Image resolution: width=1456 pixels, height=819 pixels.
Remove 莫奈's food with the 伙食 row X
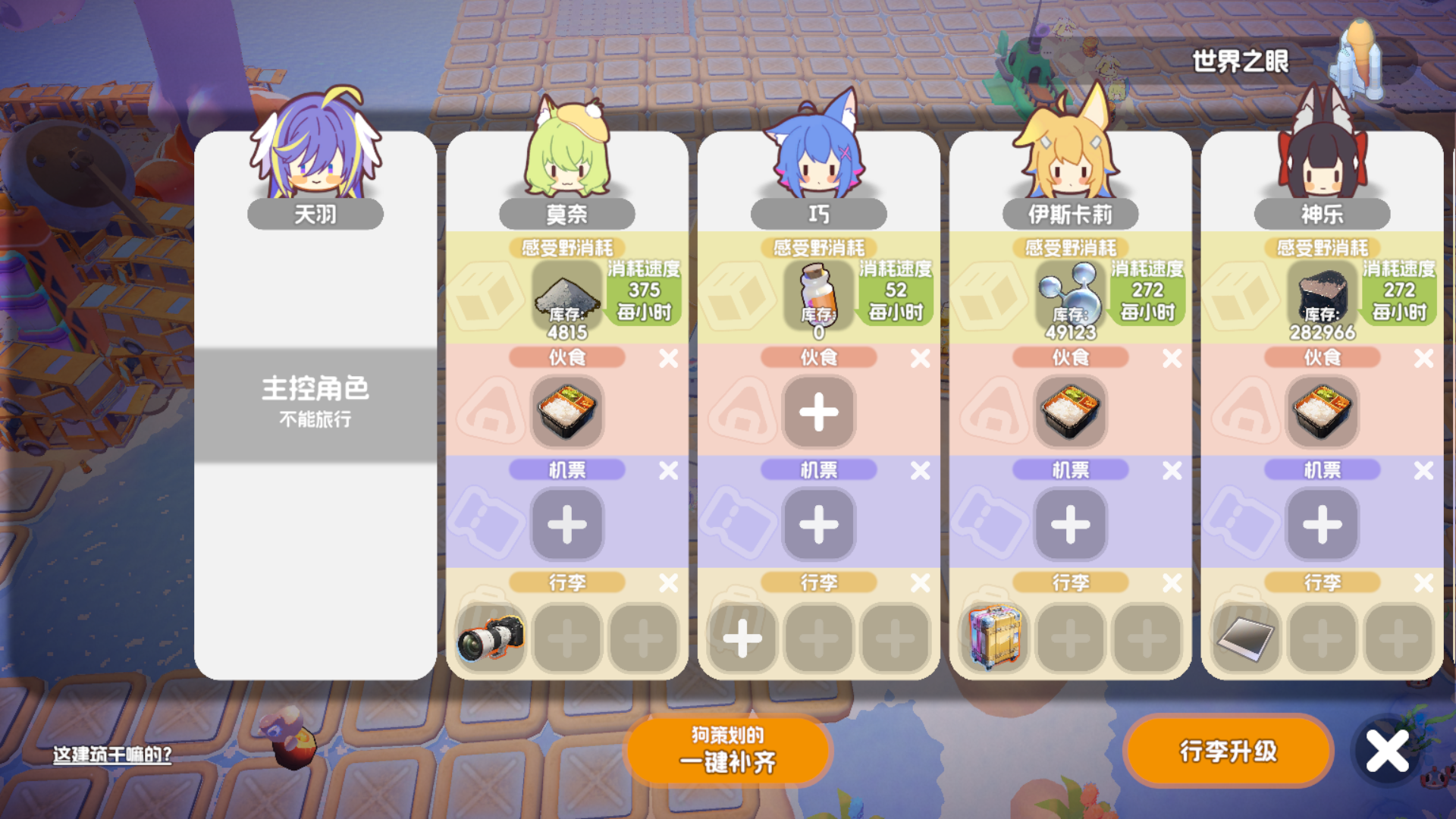[x=667, y=357]
